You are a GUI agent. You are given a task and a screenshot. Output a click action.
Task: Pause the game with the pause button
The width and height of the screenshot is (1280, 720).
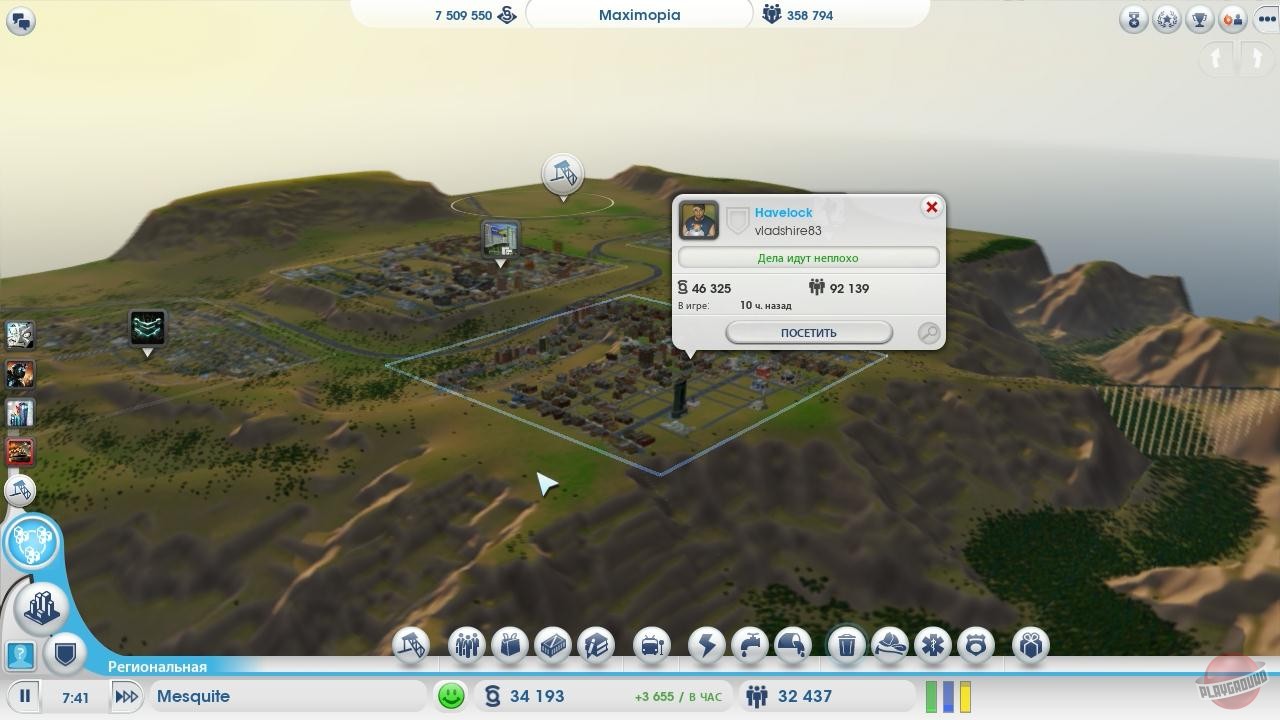coord(23,696)
